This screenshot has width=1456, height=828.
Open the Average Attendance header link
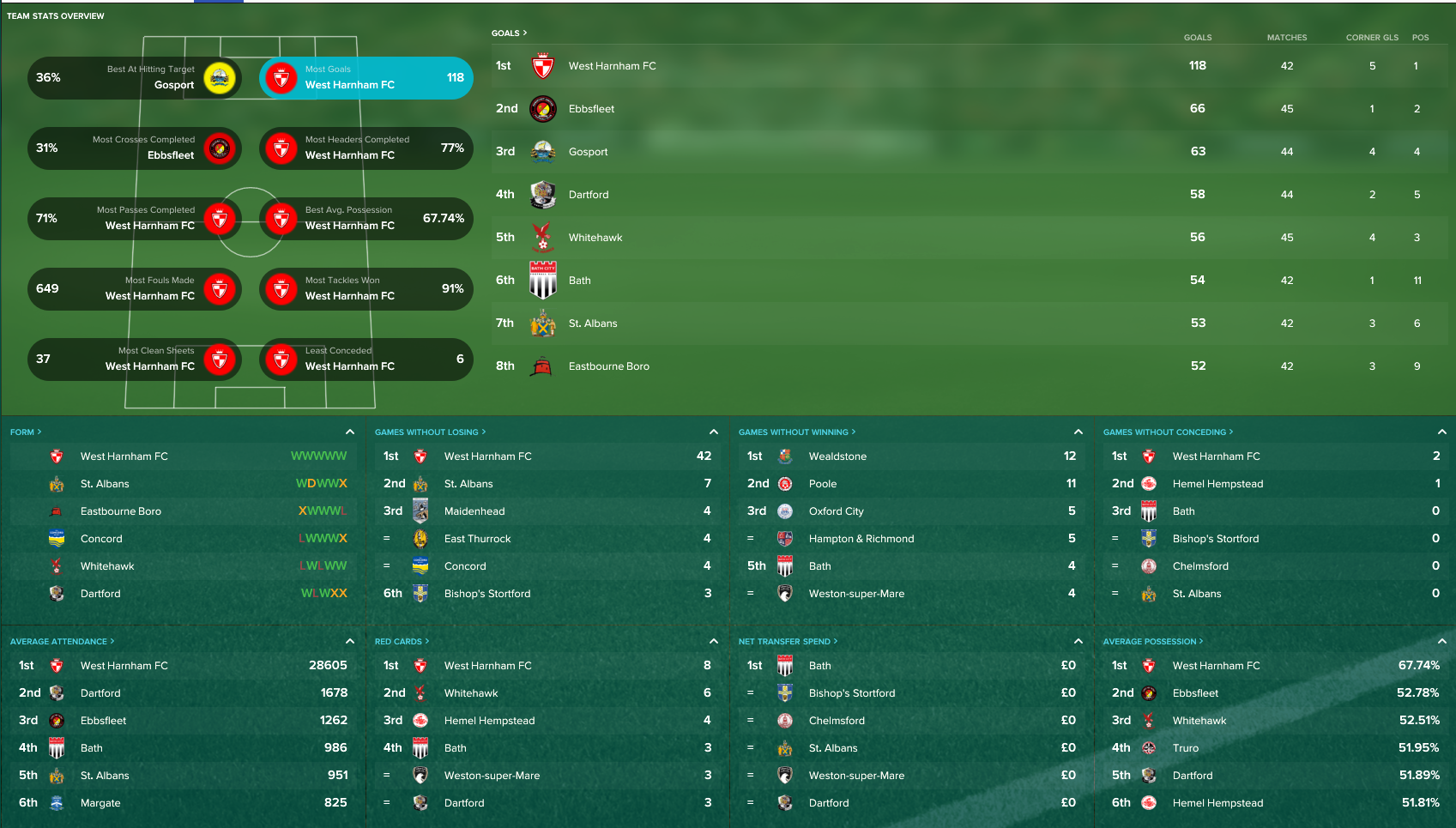click(x=62, y=642)
